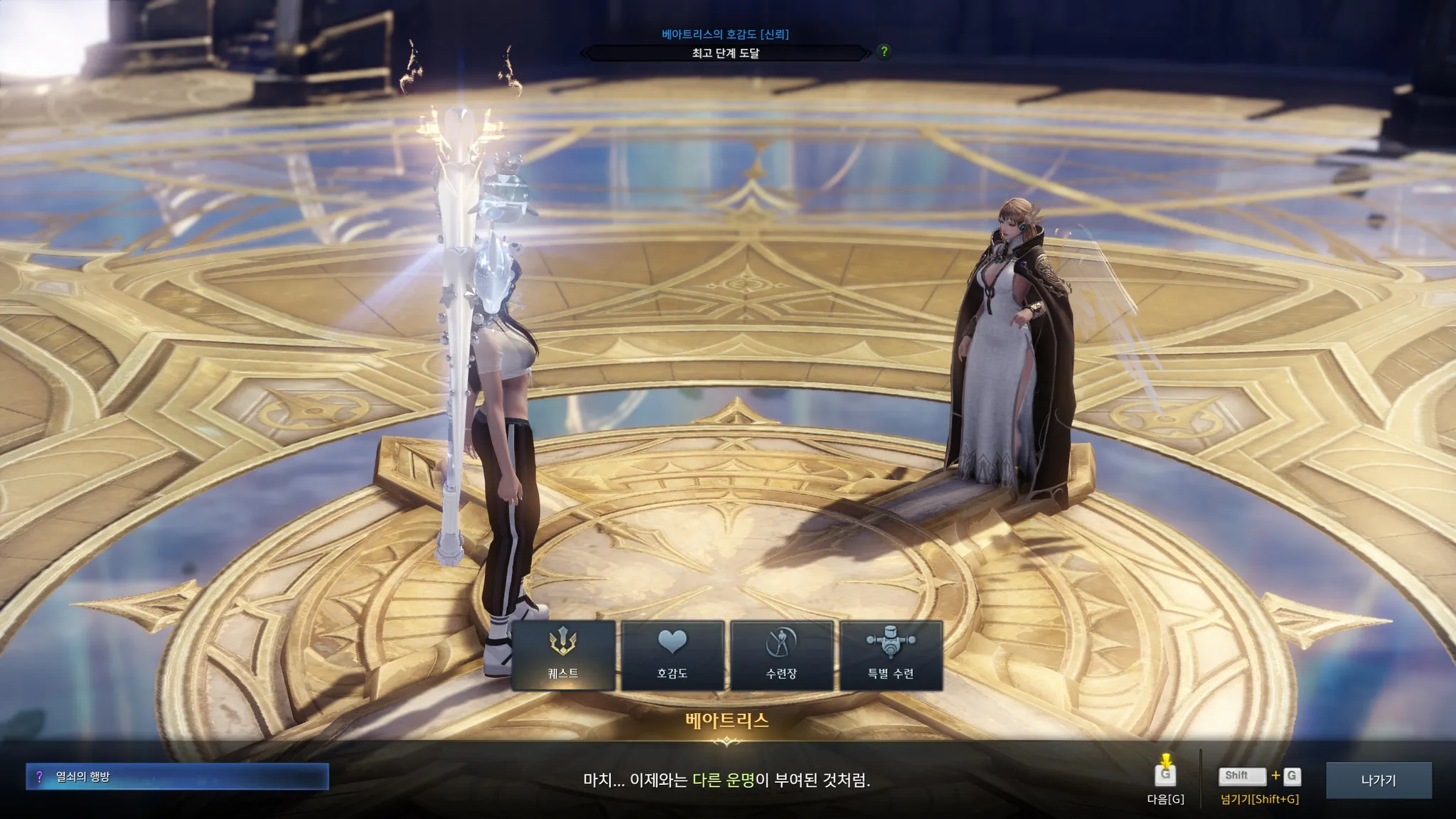
Task: Open the 퀘스트 quest option
Action: [563, 655]
